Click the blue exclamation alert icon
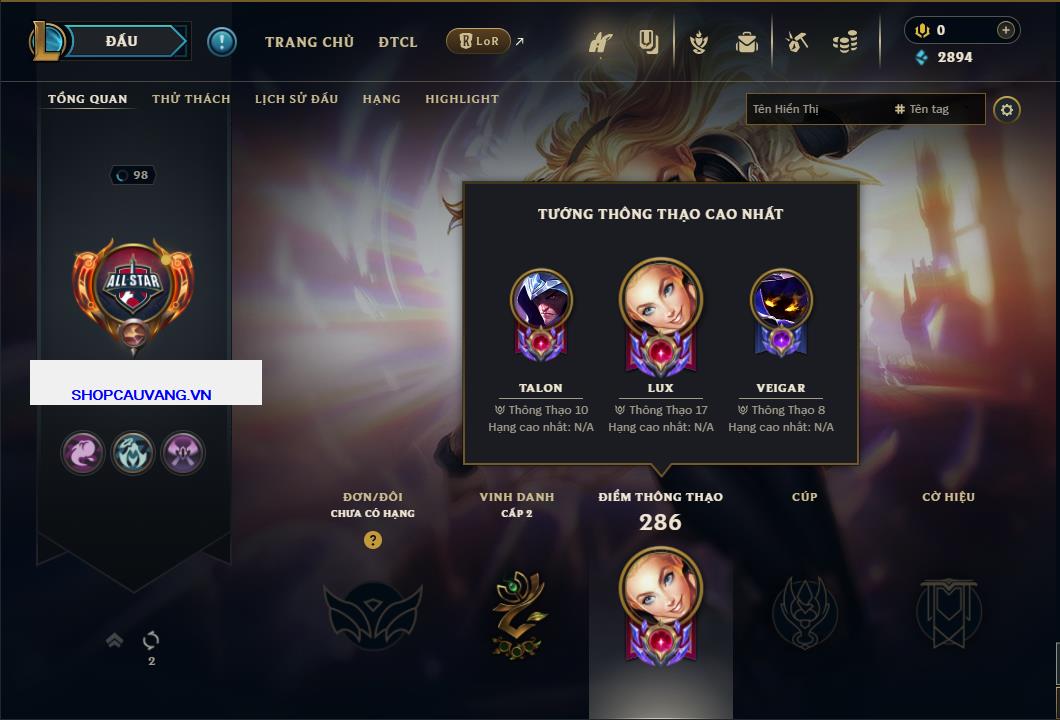1060x720 pixels. [222, 41]
